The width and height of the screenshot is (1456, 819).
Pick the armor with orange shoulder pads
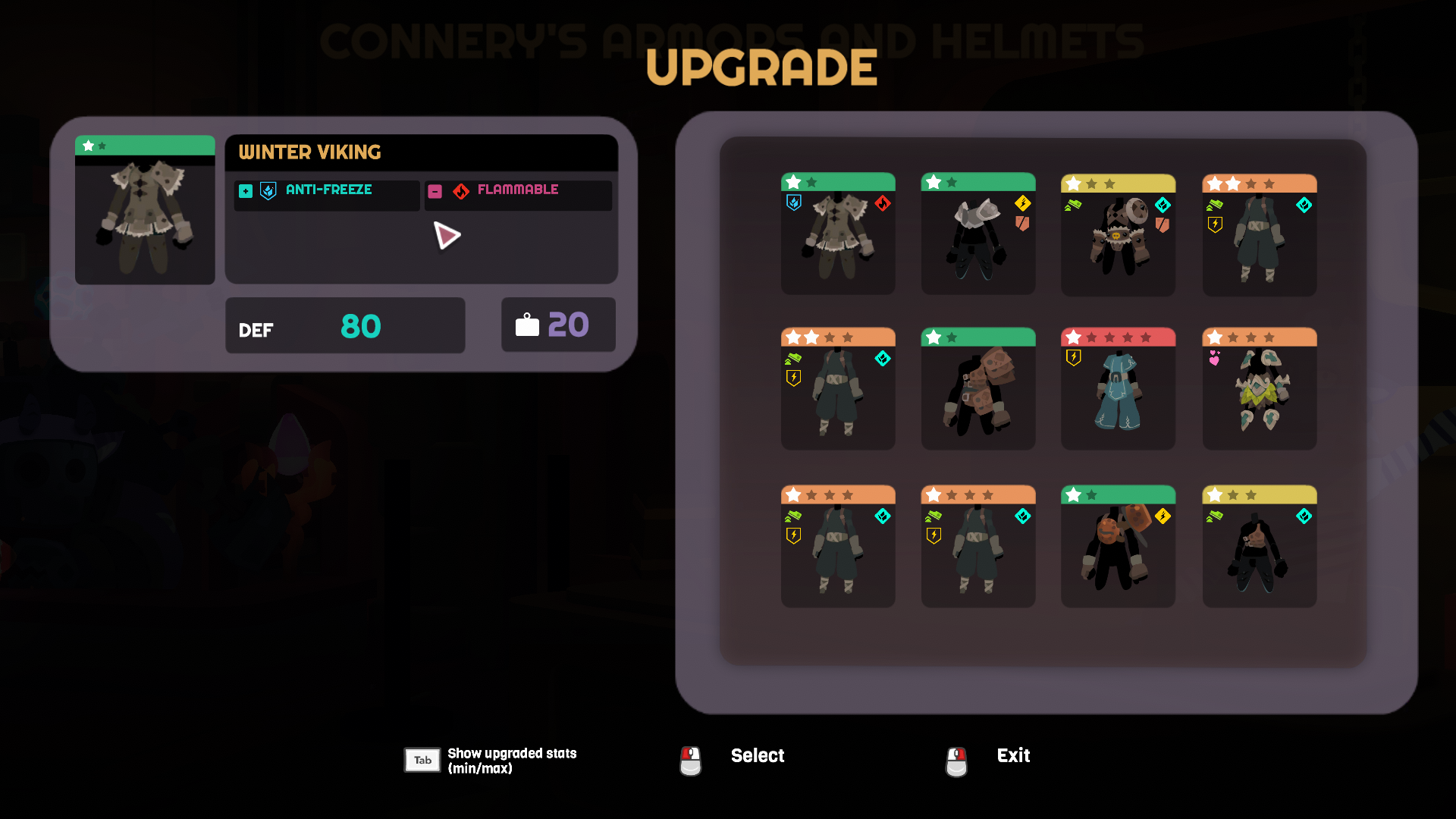click(1118, 548)
